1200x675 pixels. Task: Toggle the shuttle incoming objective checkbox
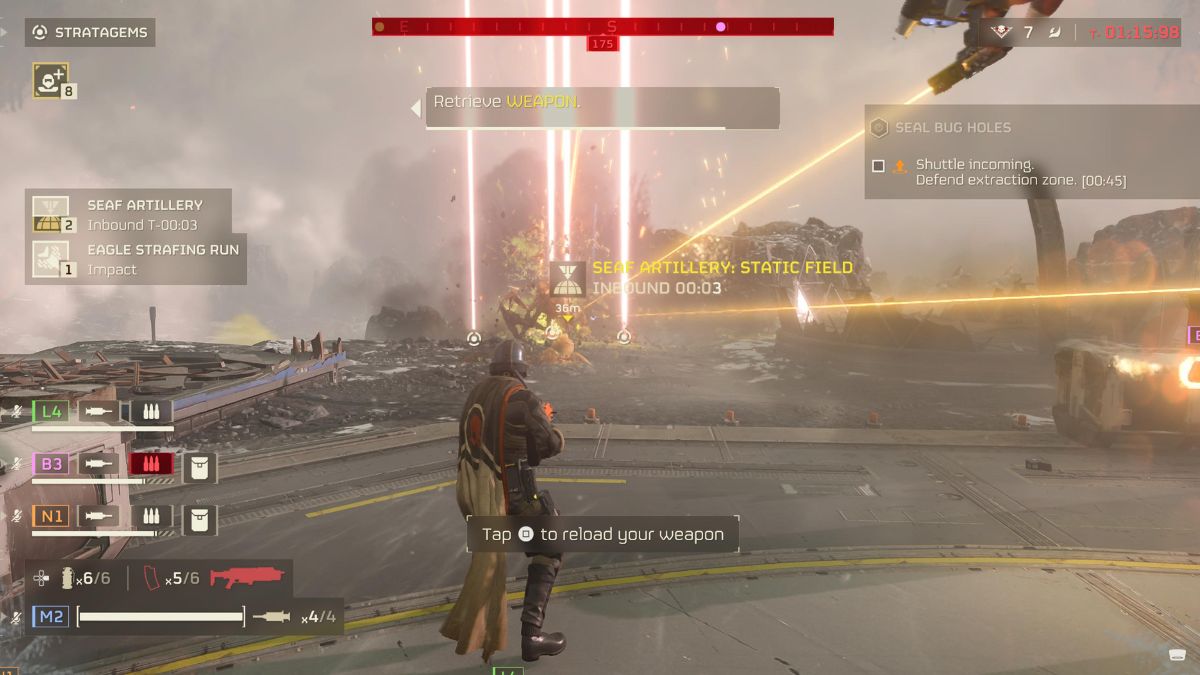pyautogui.click(x=878, y=166)
